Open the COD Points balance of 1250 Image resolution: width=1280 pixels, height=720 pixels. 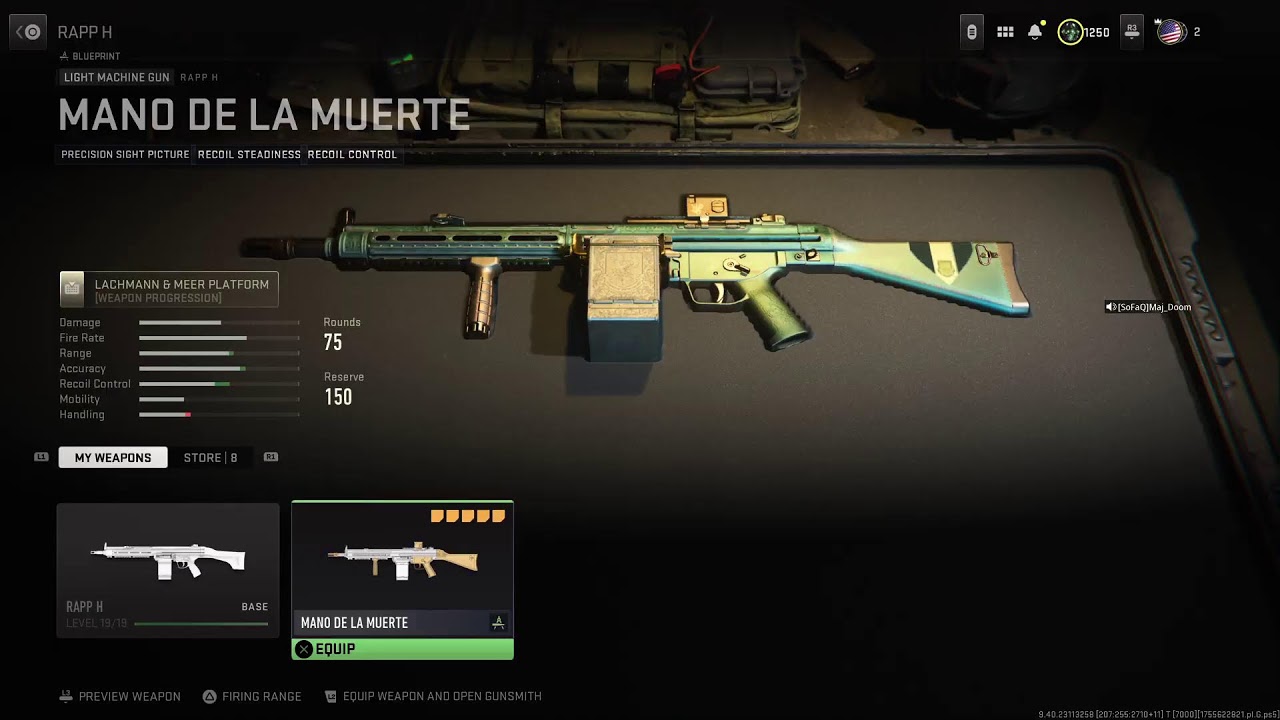1084,32
